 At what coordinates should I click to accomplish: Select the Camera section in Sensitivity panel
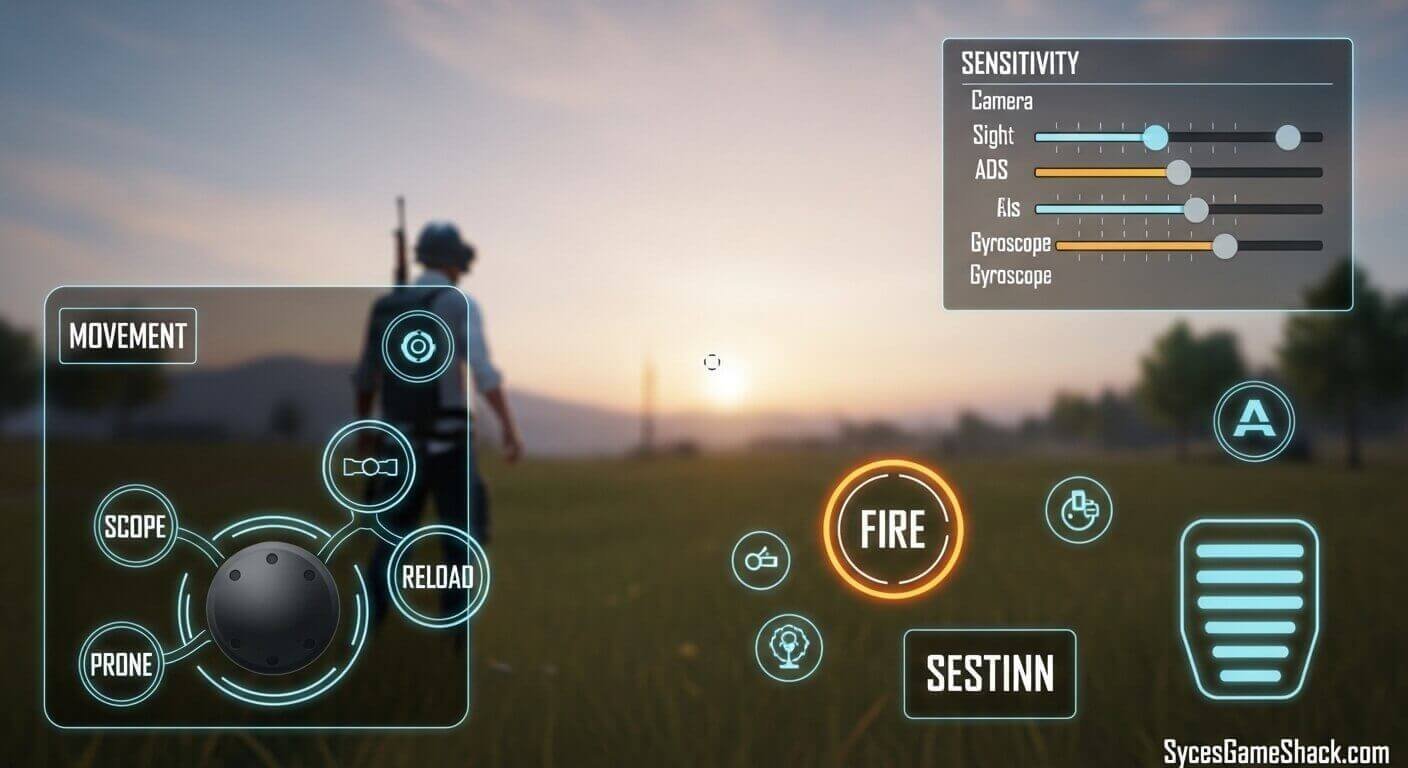(1002, 101)
